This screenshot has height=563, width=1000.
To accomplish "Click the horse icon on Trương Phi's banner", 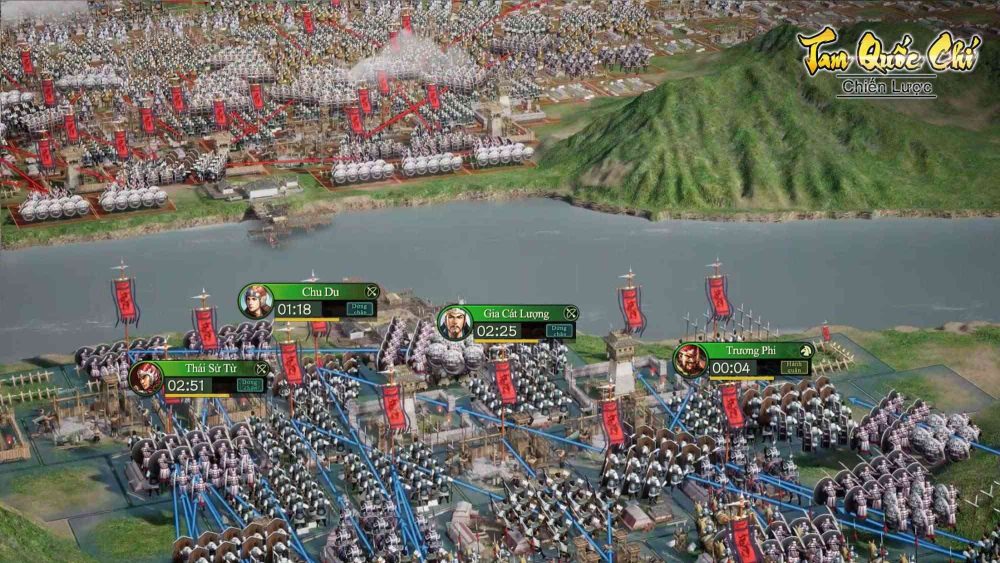I will (x=806, y=350).
